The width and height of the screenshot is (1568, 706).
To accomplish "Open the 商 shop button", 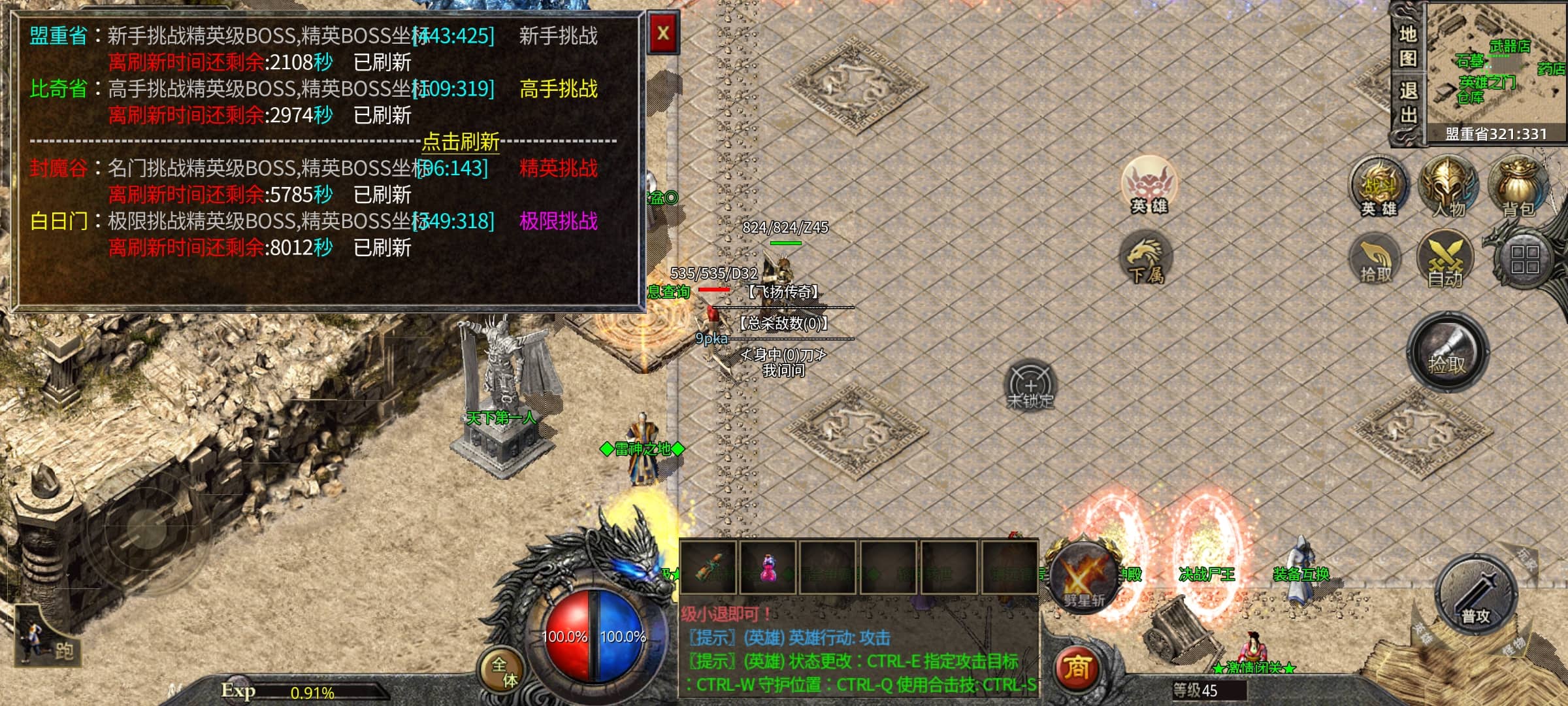I will point(1076,667).
